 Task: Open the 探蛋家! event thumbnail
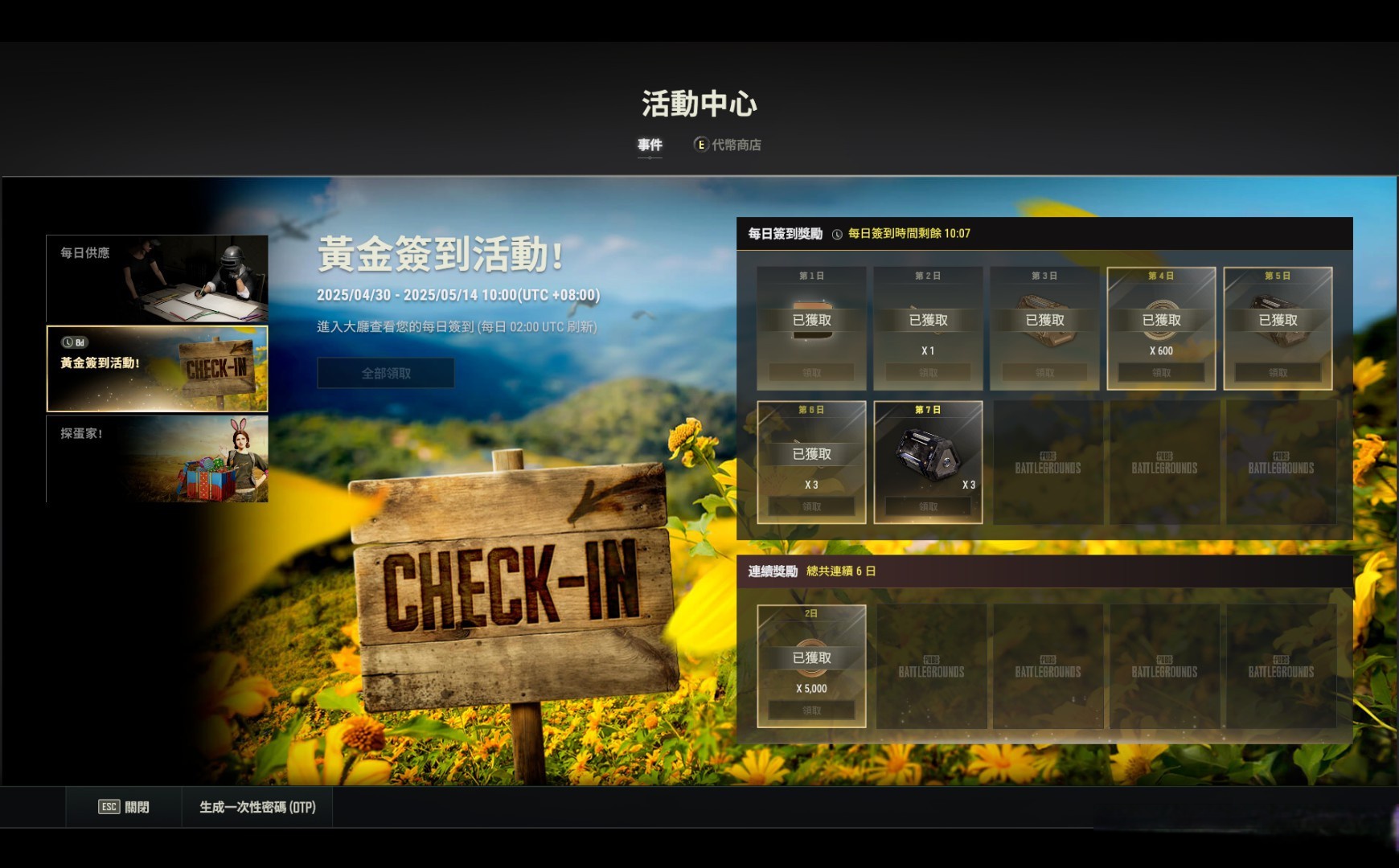click(x=157, y=458)
